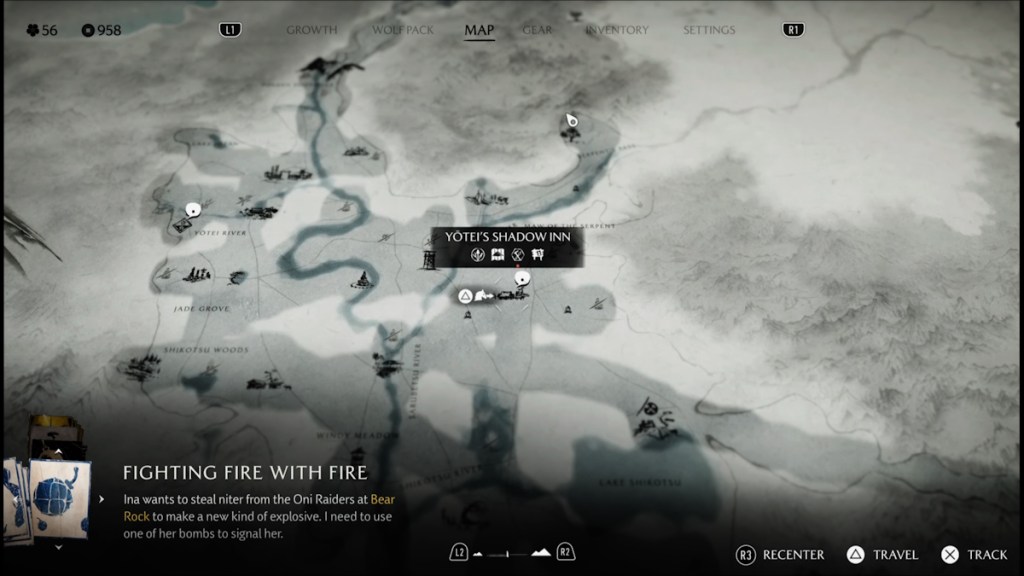Go to the Gear tab

(x=537, y=30)
